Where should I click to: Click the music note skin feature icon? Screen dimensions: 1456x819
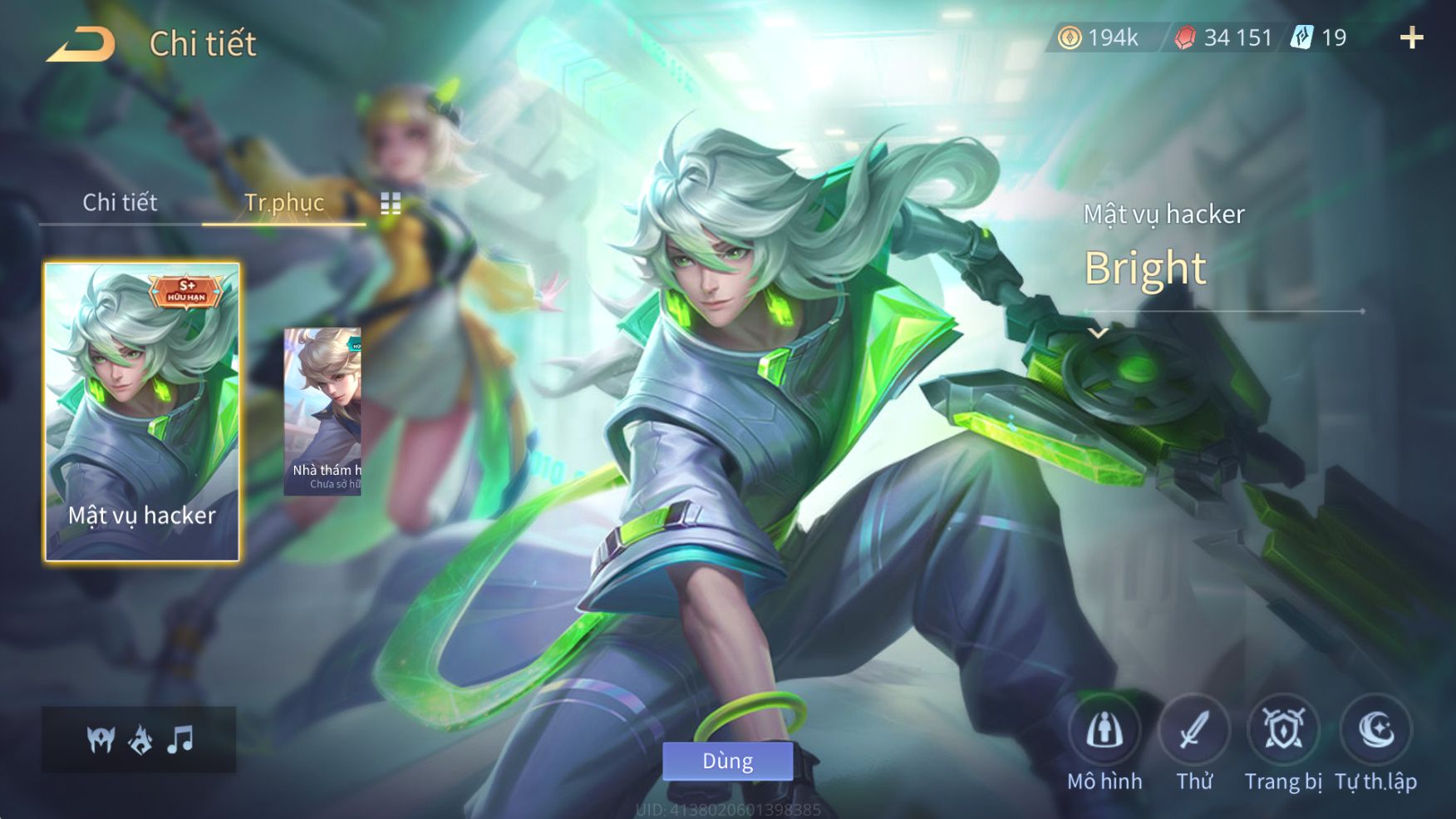click(x=180, y=738)
